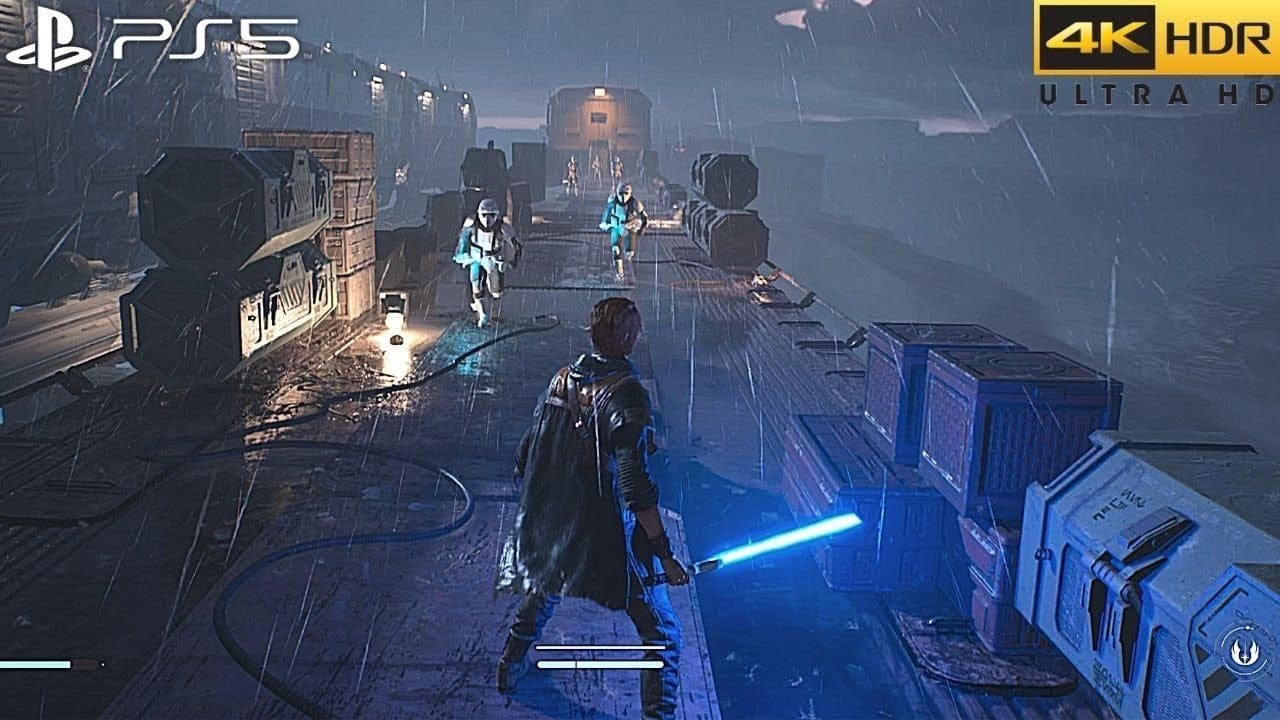This screenshot has width=1280, height=720.
Task: Click the Jedi Order XP emblem
Action: (x=1244, y=651)
